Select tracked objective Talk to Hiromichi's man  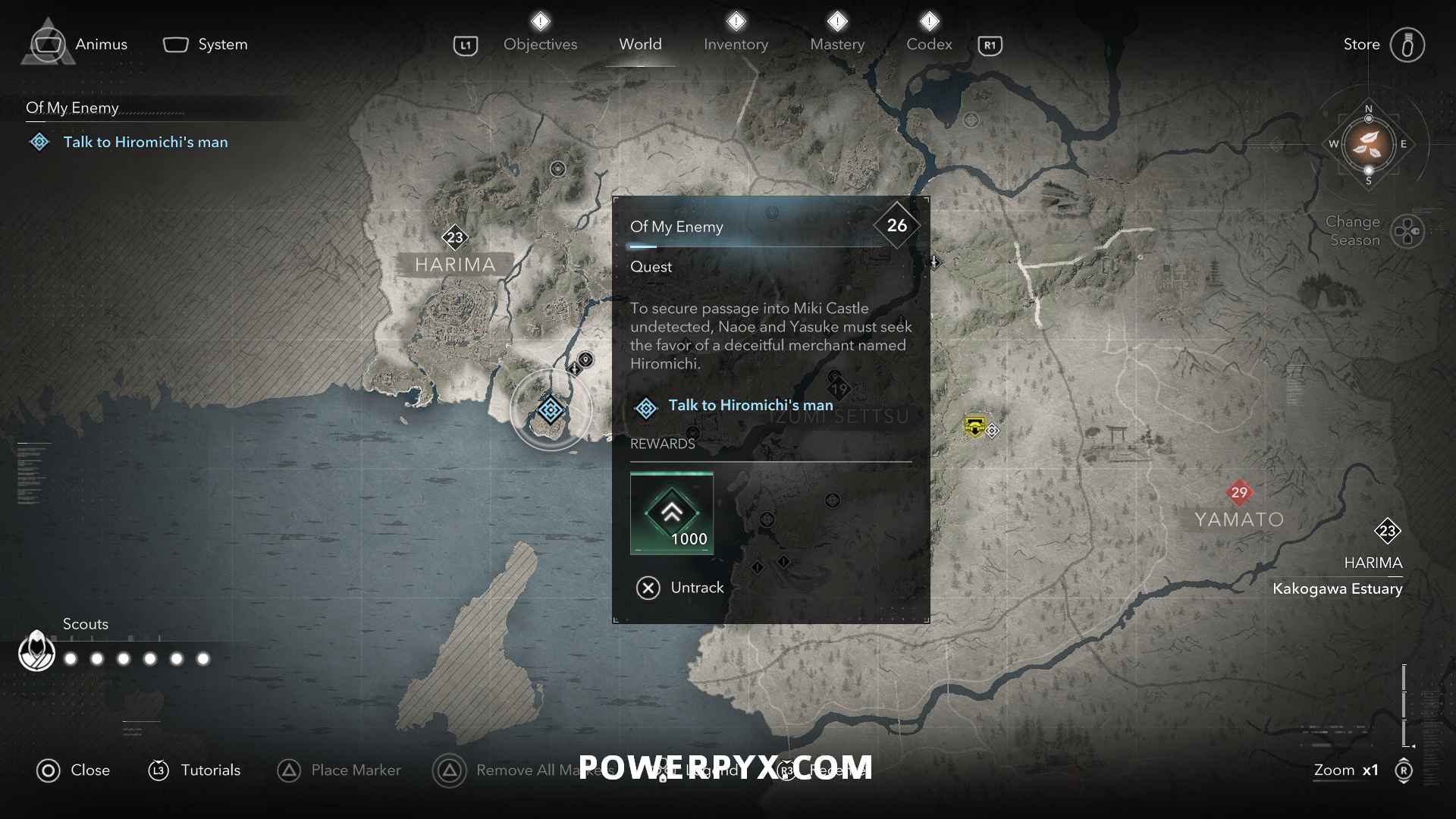[x=145, y=142]
